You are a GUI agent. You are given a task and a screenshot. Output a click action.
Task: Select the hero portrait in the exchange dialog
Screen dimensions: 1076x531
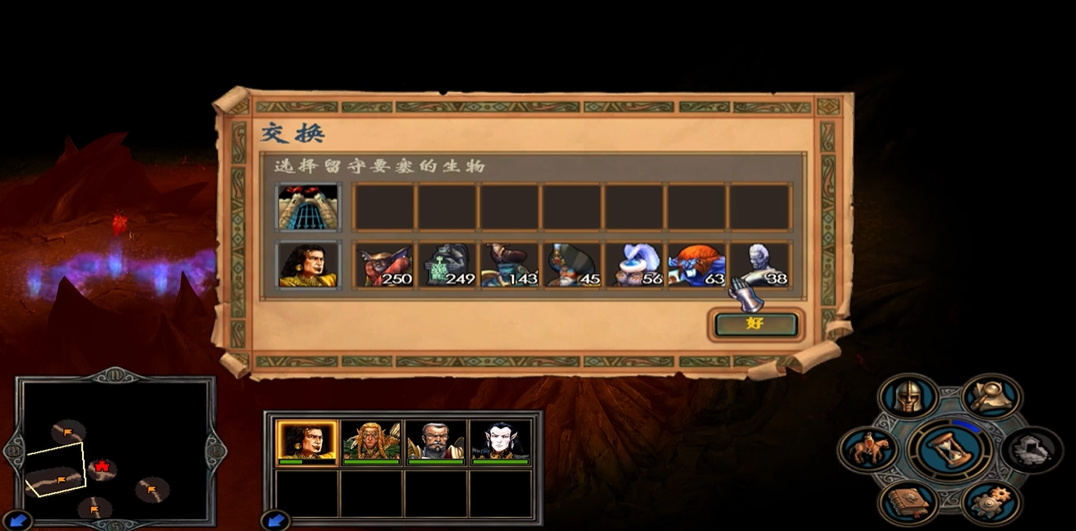click(309, 265)
